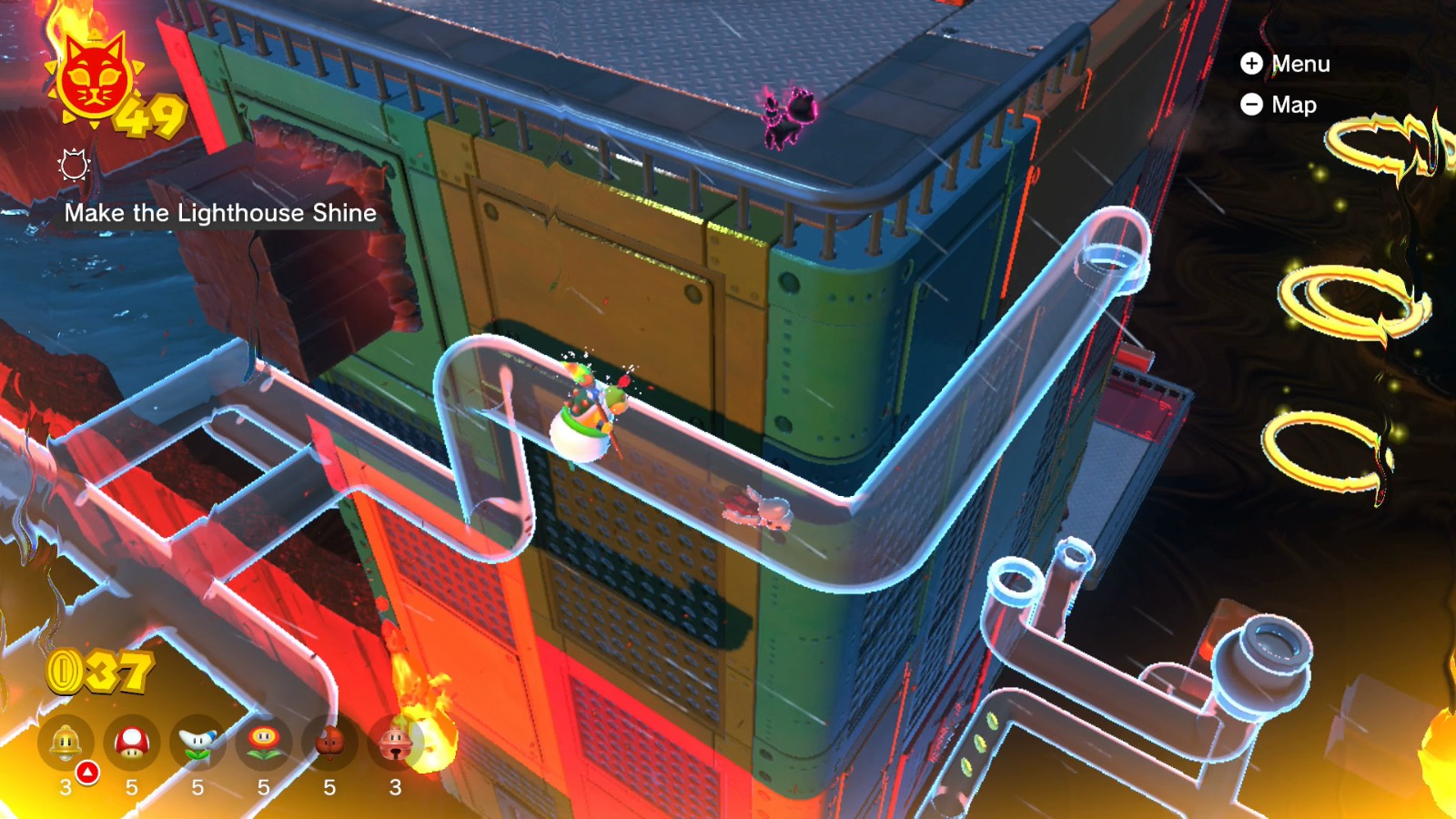Select the Fire Flower power-up icon
This screenshot has height=819, width=1456.
[x=264, y=743]
